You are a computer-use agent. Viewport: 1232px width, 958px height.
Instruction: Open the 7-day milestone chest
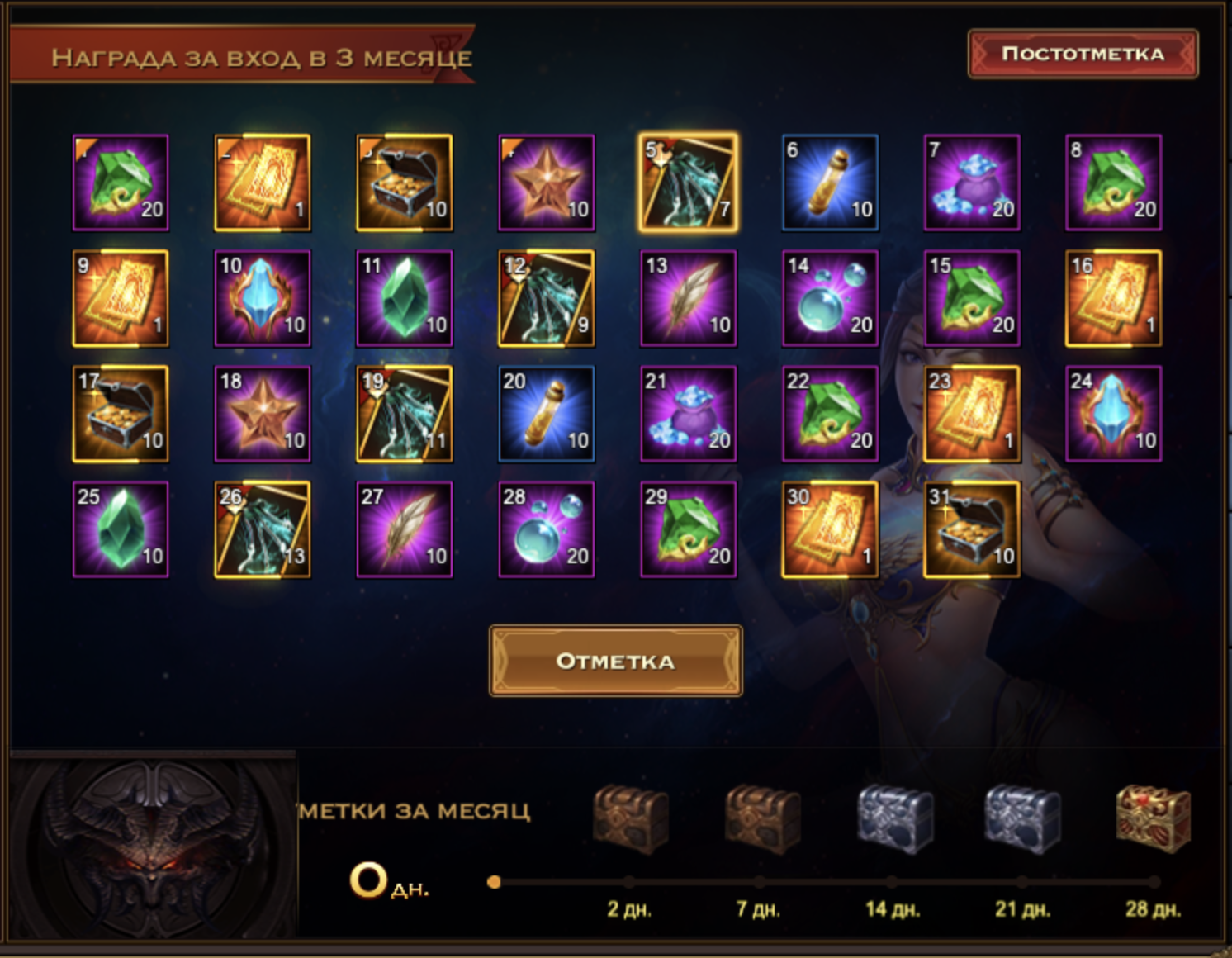tap(761, 820)
